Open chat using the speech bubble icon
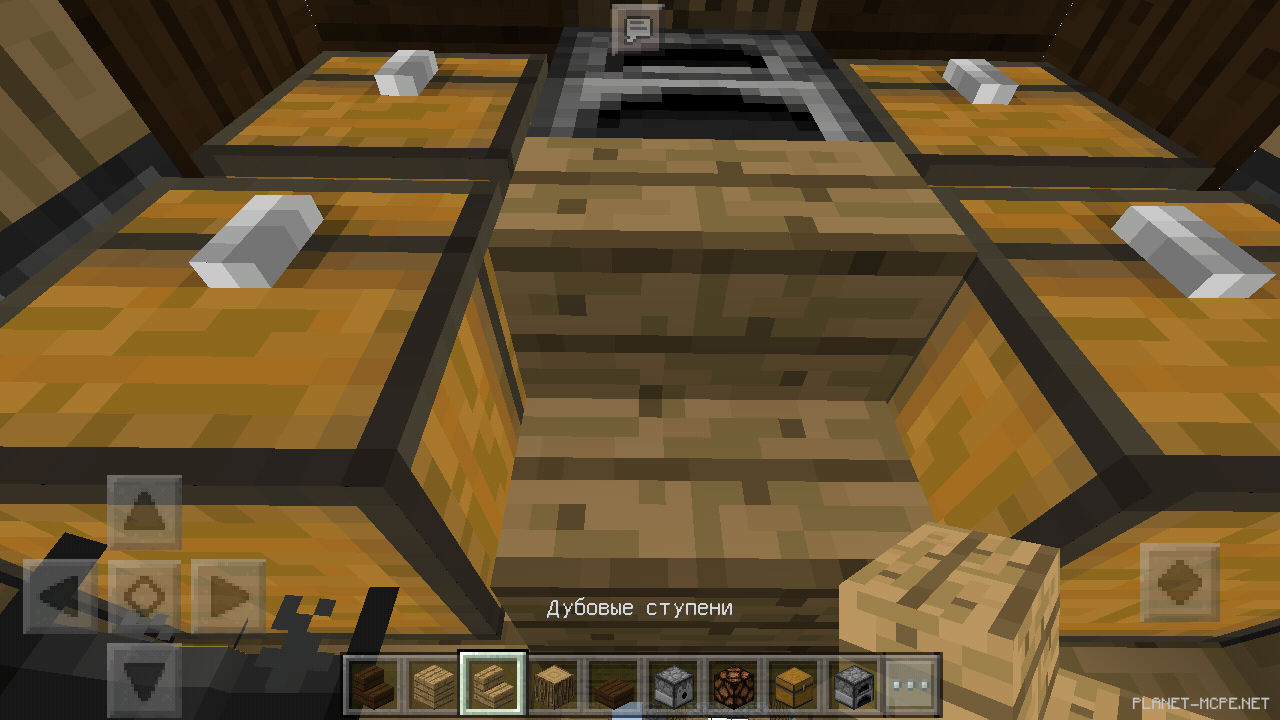This screenshot has width=1280, height=720. point(637,27)
